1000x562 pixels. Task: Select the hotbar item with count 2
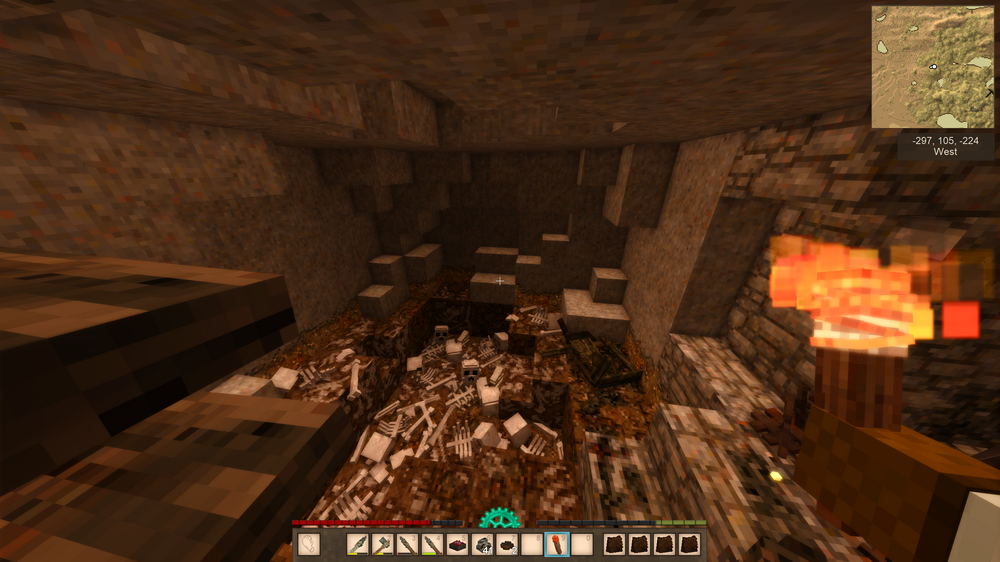click(507, 545)
